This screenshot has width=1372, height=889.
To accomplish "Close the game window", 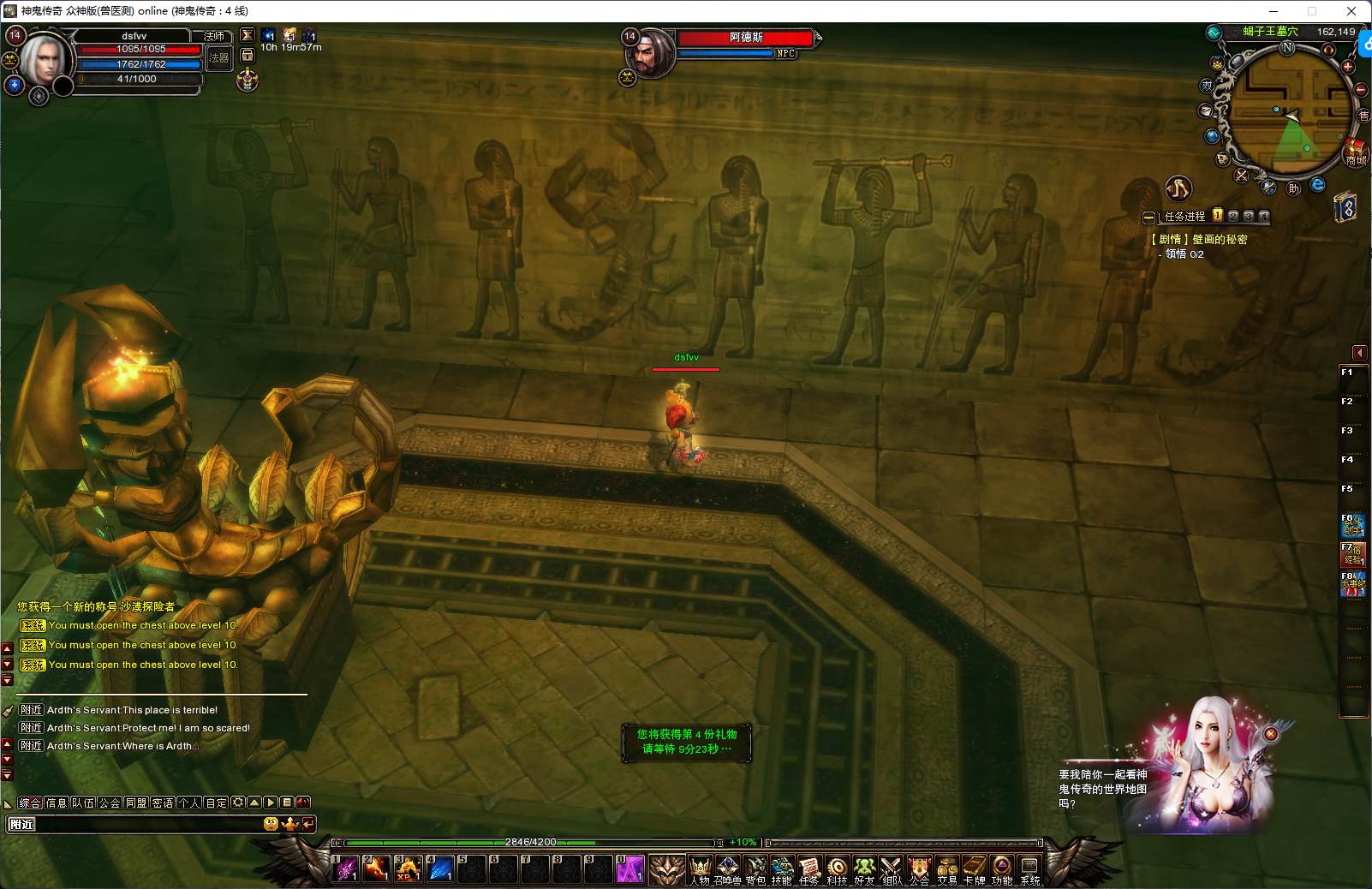I will [1351, 11].
